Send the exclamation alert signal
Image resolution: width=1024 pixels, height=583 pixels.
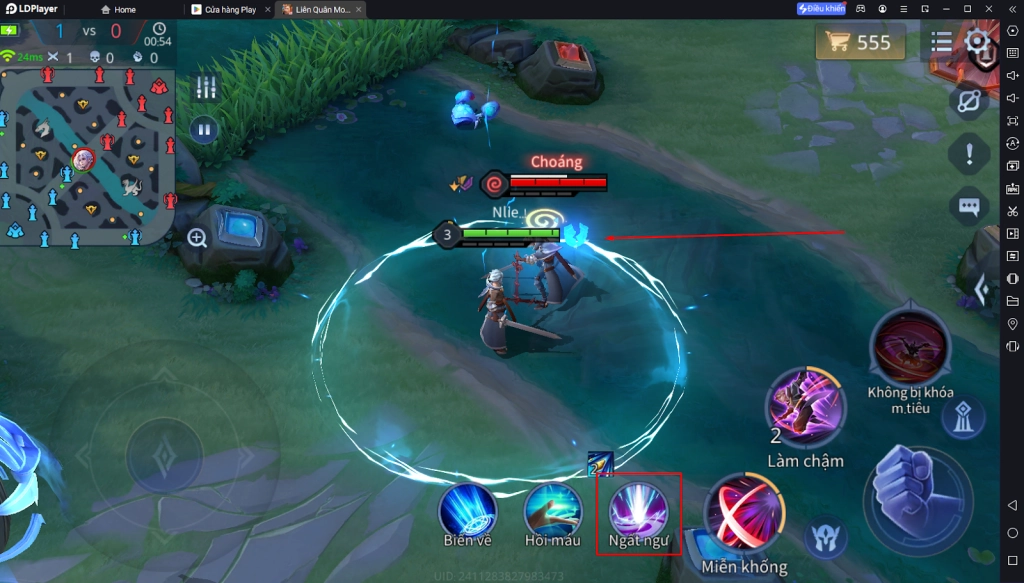pyautogui.click(x=968, y=154)
